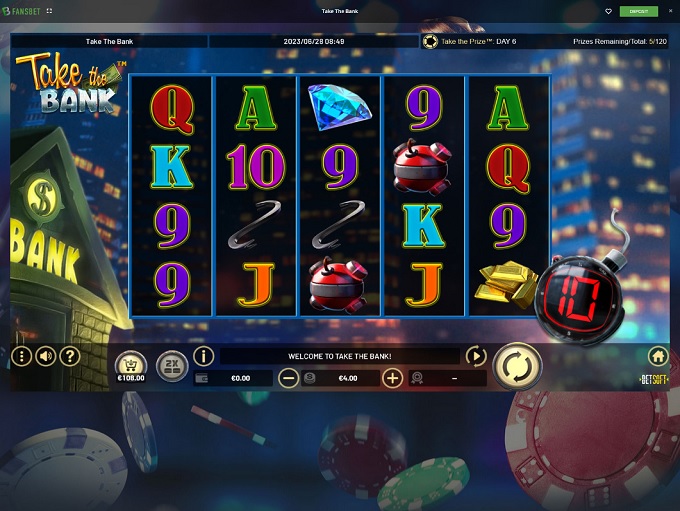
Task: Click the green Deposit button
Action: pyautogui.click(x=638, y=11)
